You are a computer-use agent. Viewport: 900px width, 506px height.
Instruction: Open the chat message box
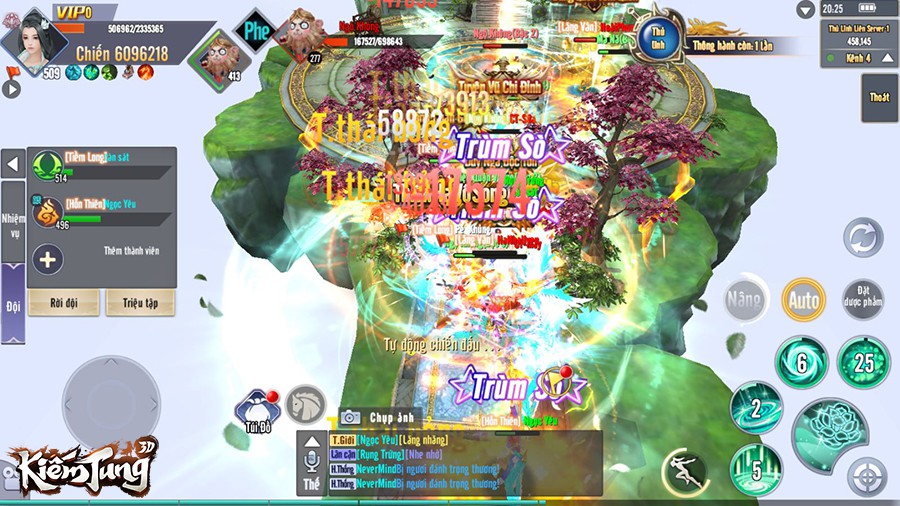(x=450, y=463)
